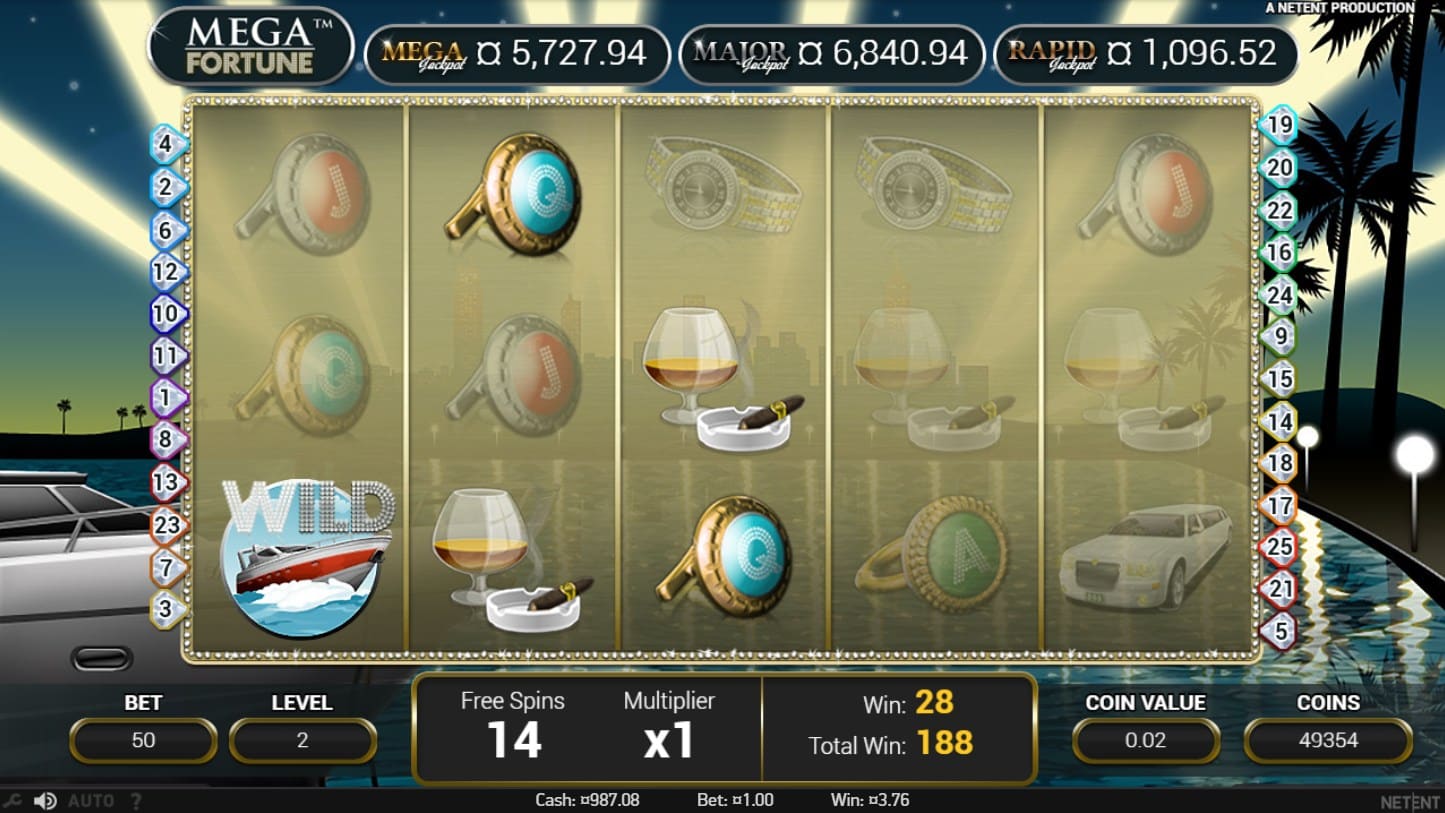The image size is (1445, 813).
Task: Show payline 10 using its badge
Action: click(168, 314)
